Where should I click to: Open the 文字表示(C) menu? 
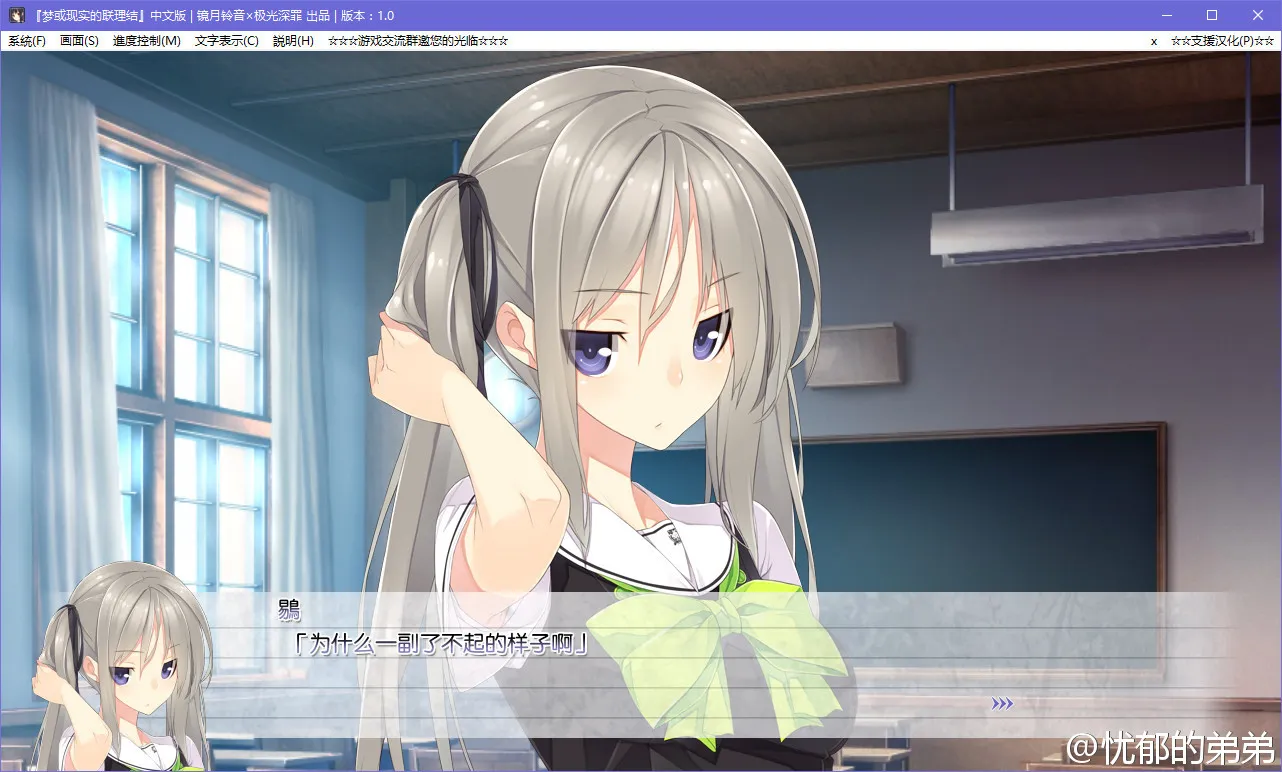(x=226, y=41)
